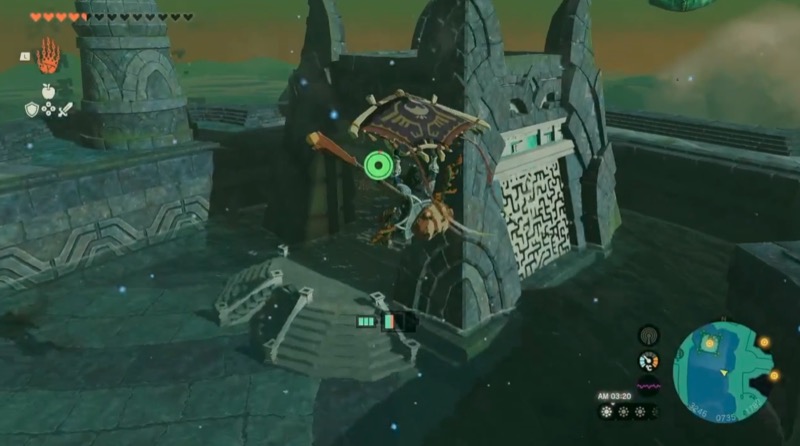
Task: Check the temperature gauge icon
Action: tap(649, 361)
